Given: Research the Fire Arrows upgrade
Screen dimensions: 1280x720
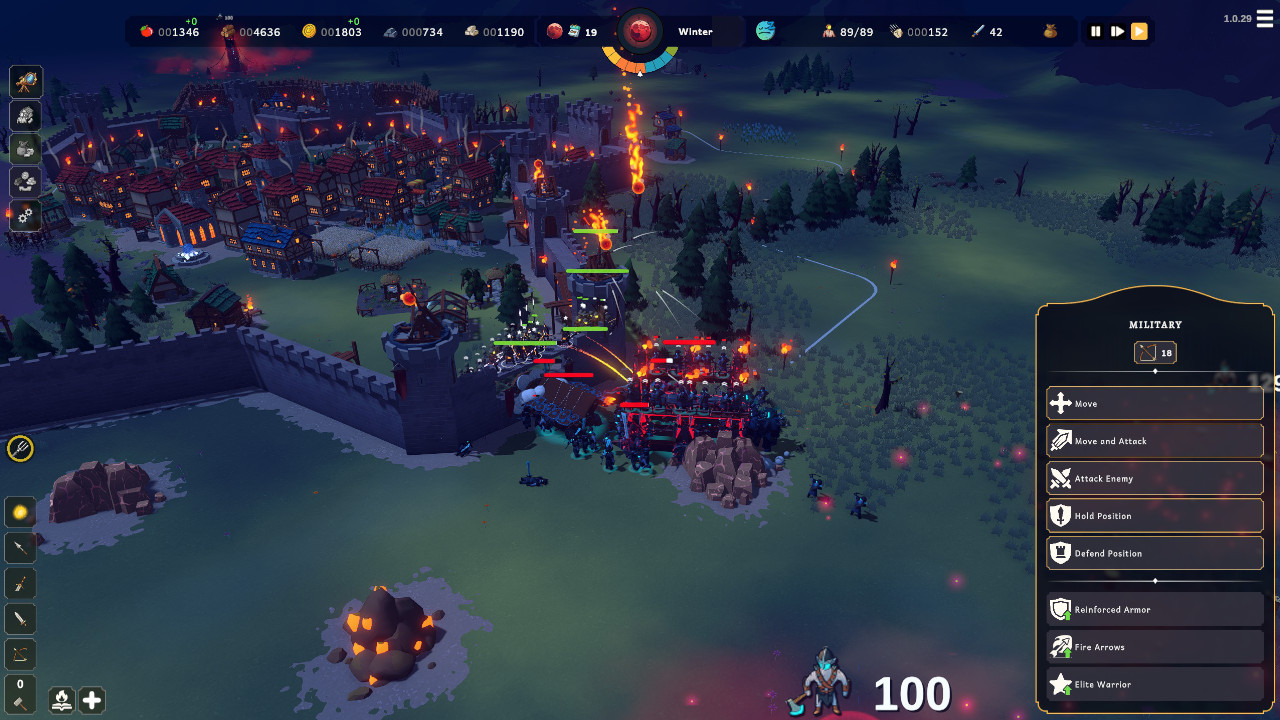Looking at the screenshot, I should pos(1154,647).
